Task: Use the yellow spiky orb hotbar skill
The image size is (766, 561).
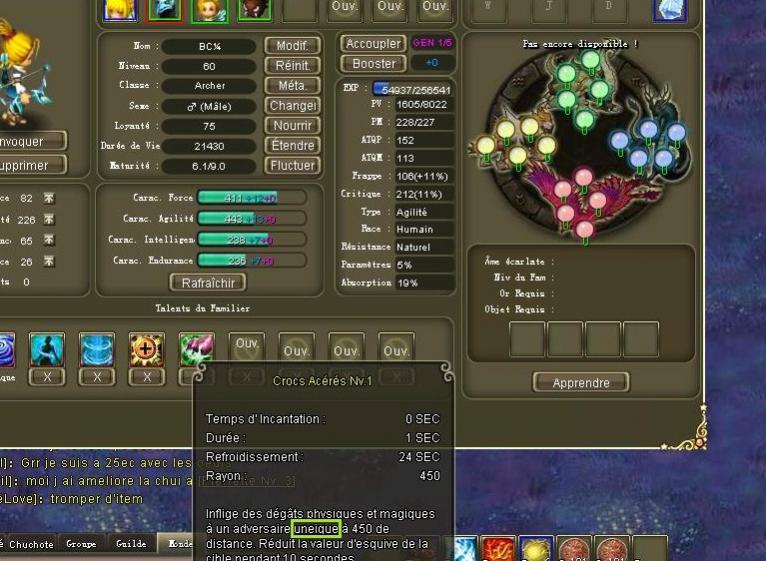Action: (536, 549)
